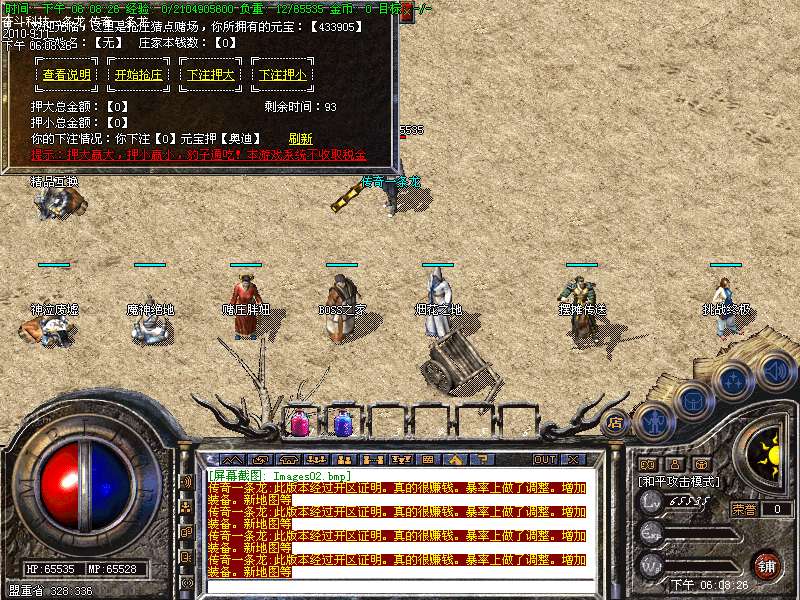Click the OUT button on chat toolbar

tap(545, 459)
